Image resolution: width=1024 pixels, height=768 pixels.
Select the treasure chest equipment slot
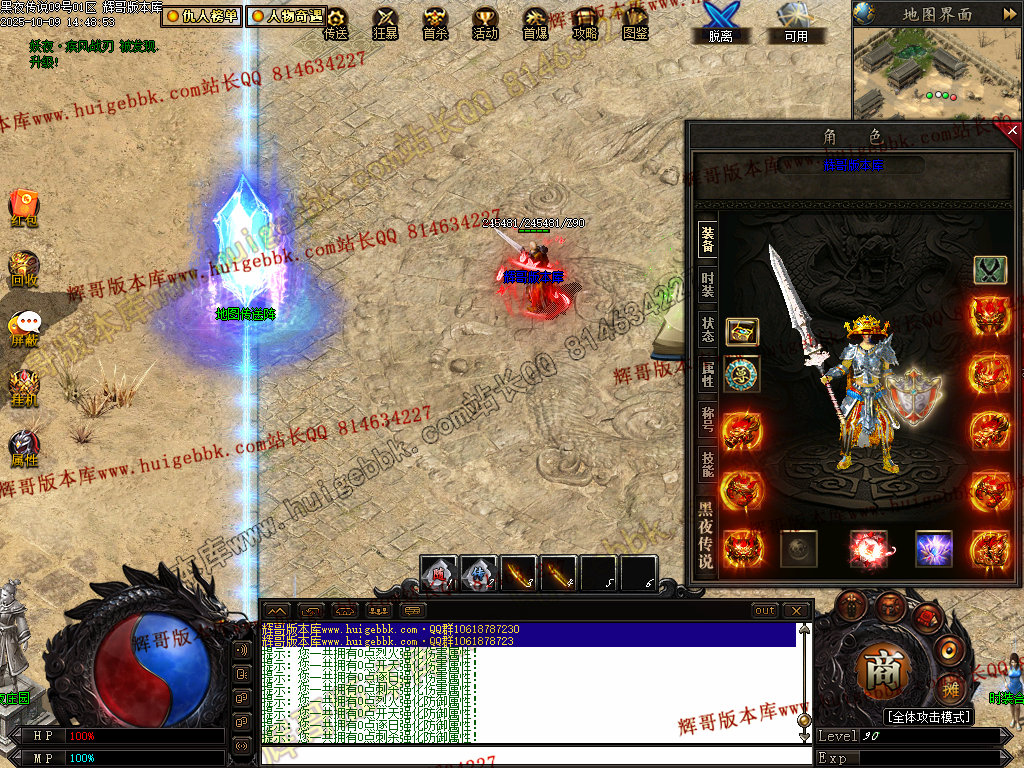[742, 332]
